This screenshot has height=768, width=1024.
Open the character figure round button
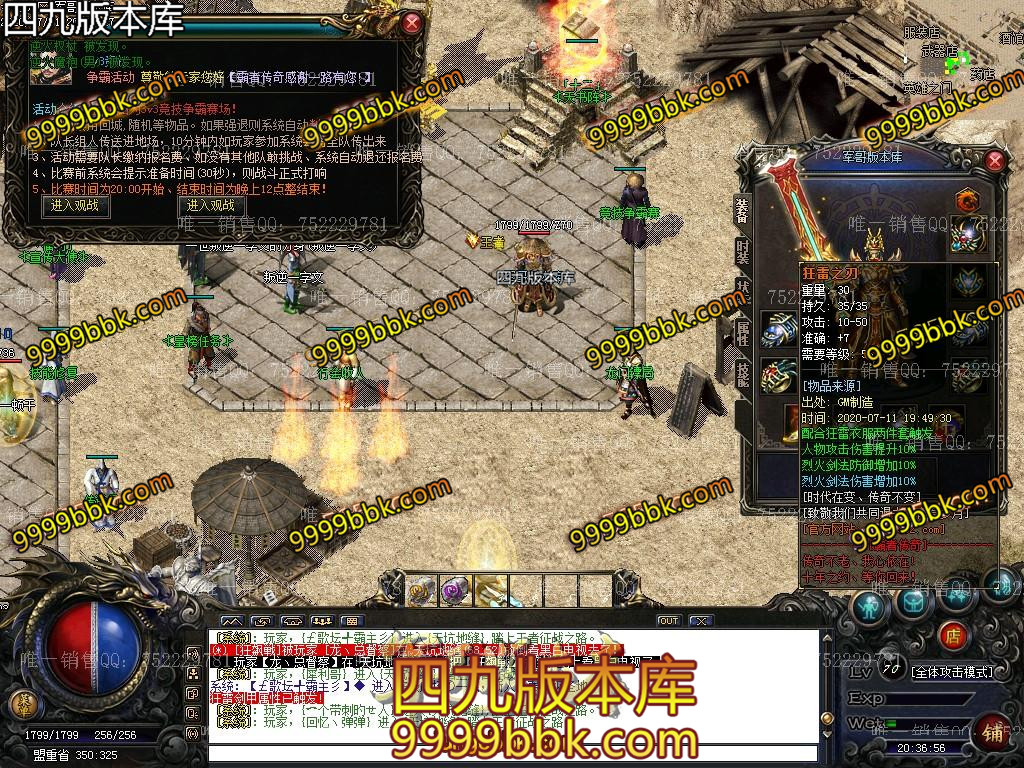coord(870,604)
